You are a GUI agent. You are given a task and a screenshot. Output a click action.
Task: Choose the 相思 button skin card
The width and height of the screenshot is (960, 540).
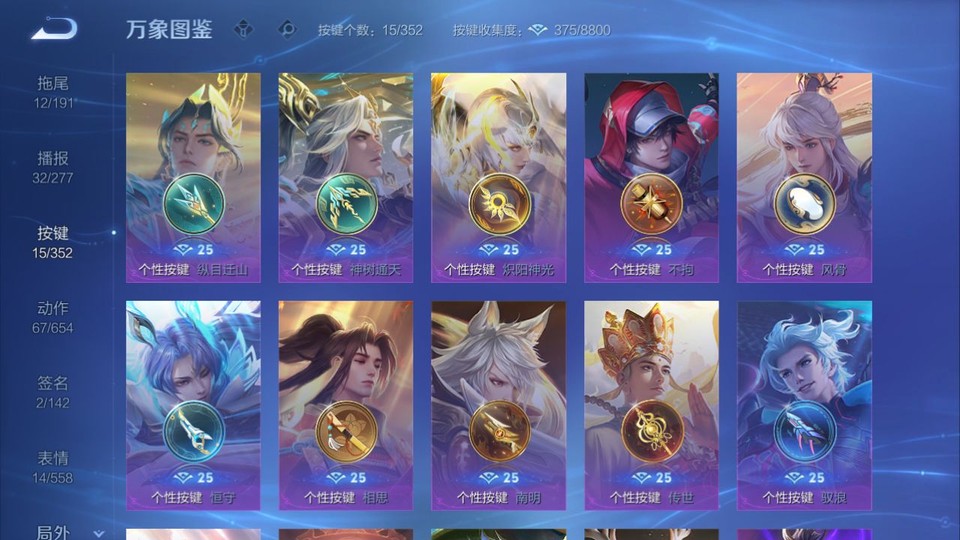(x=346, y=405)
